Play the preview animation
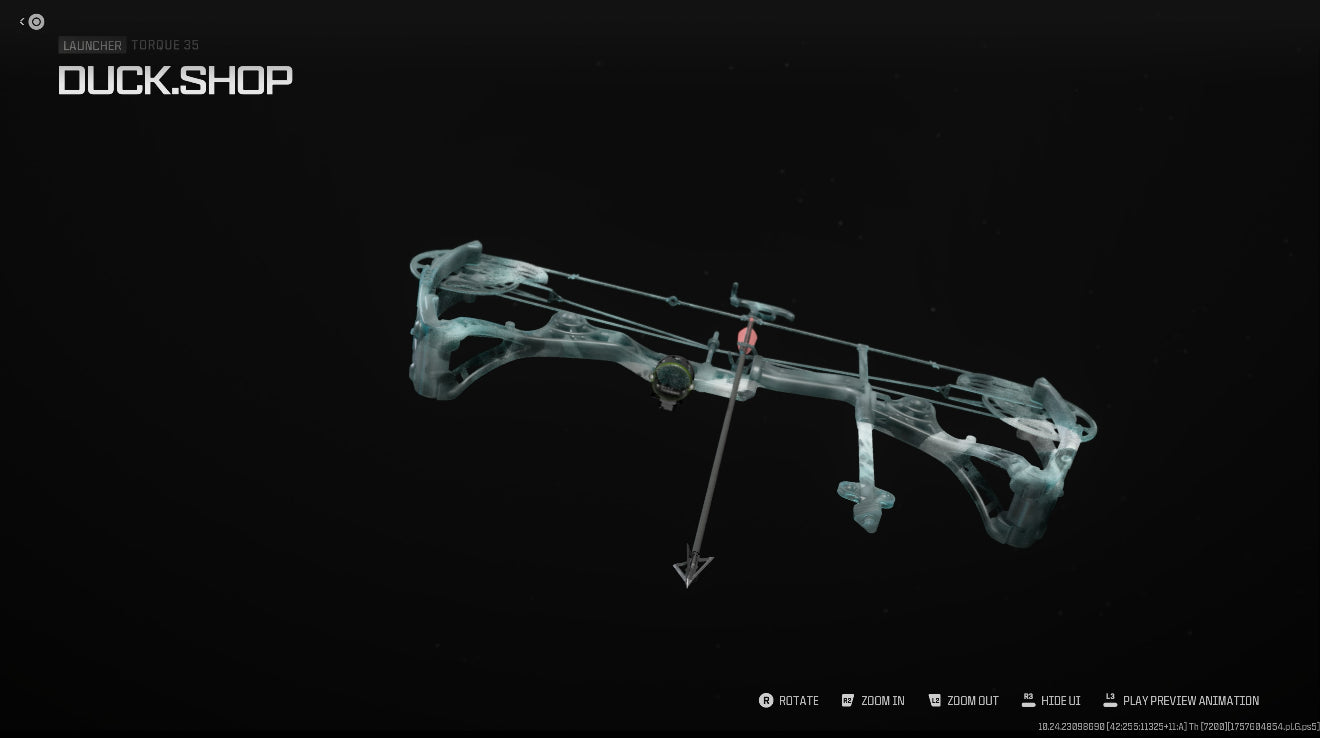Screen dimensions: 1320x738 point(1181,701)
